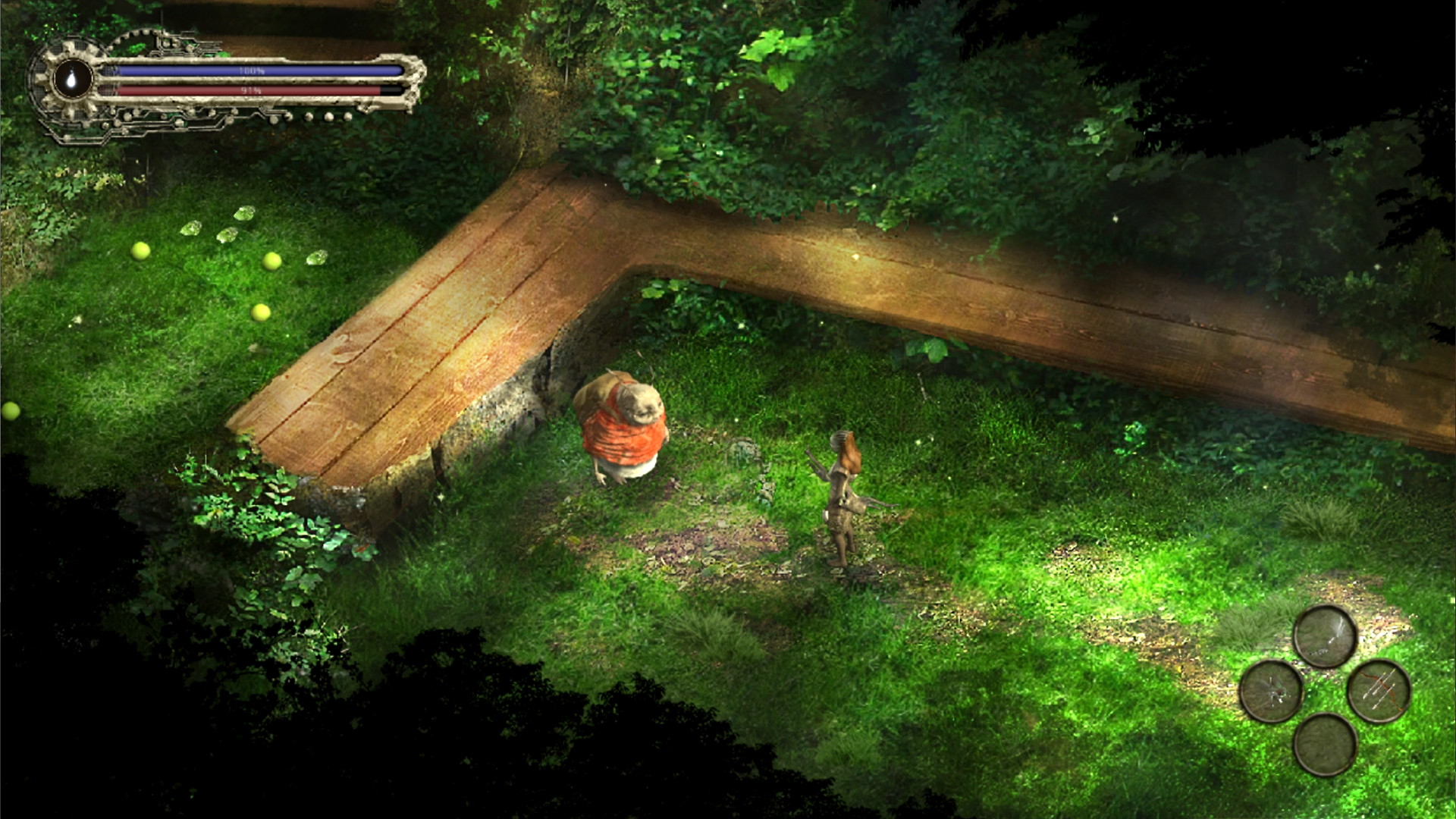The image size is (1456, 819).
Task: Click the 100% label on the blue bar
Action: pos(253,71)
